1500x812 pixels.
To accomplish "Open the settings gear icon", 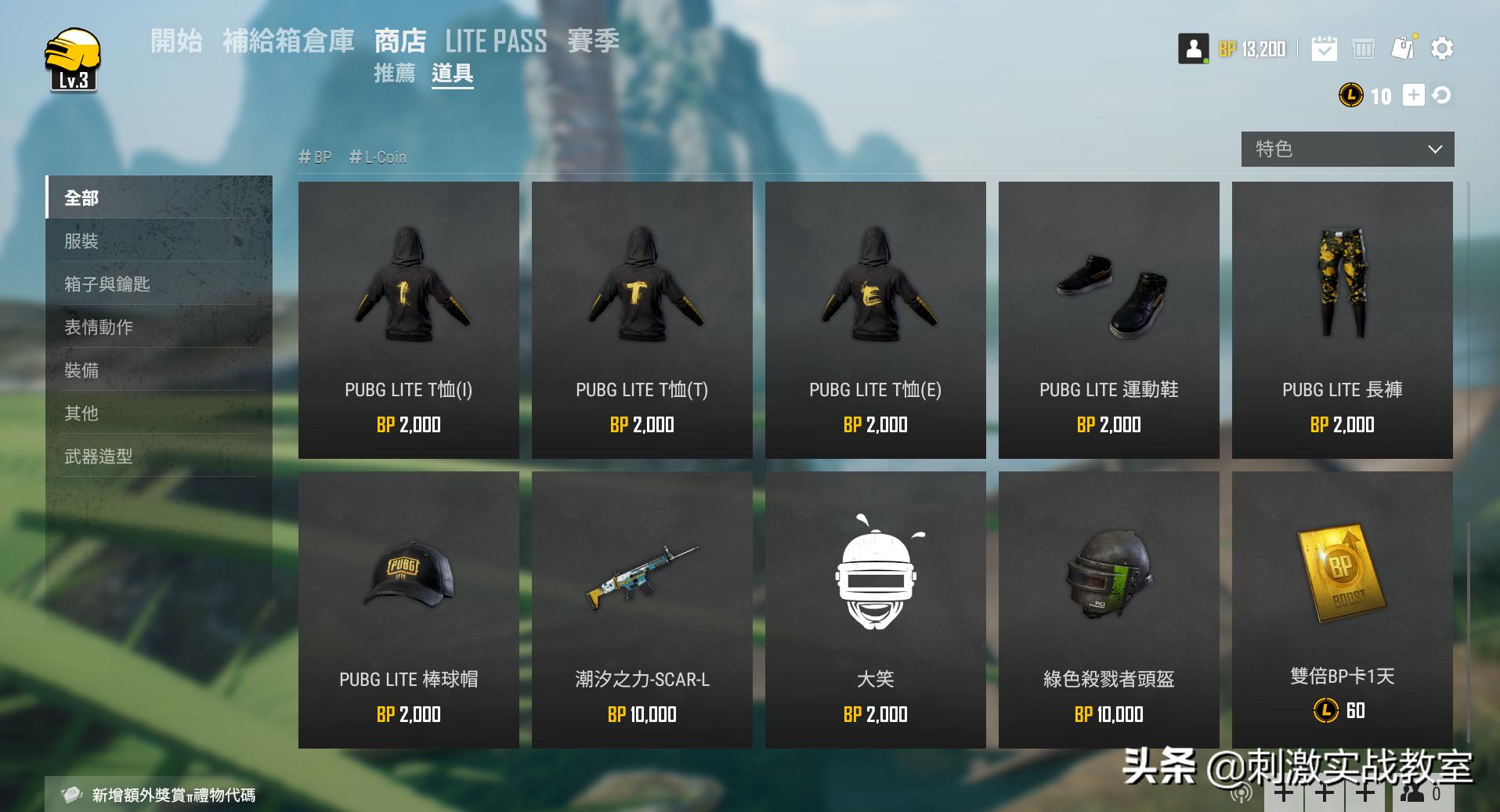I will pyautogui.click(x=1442, y=49).
